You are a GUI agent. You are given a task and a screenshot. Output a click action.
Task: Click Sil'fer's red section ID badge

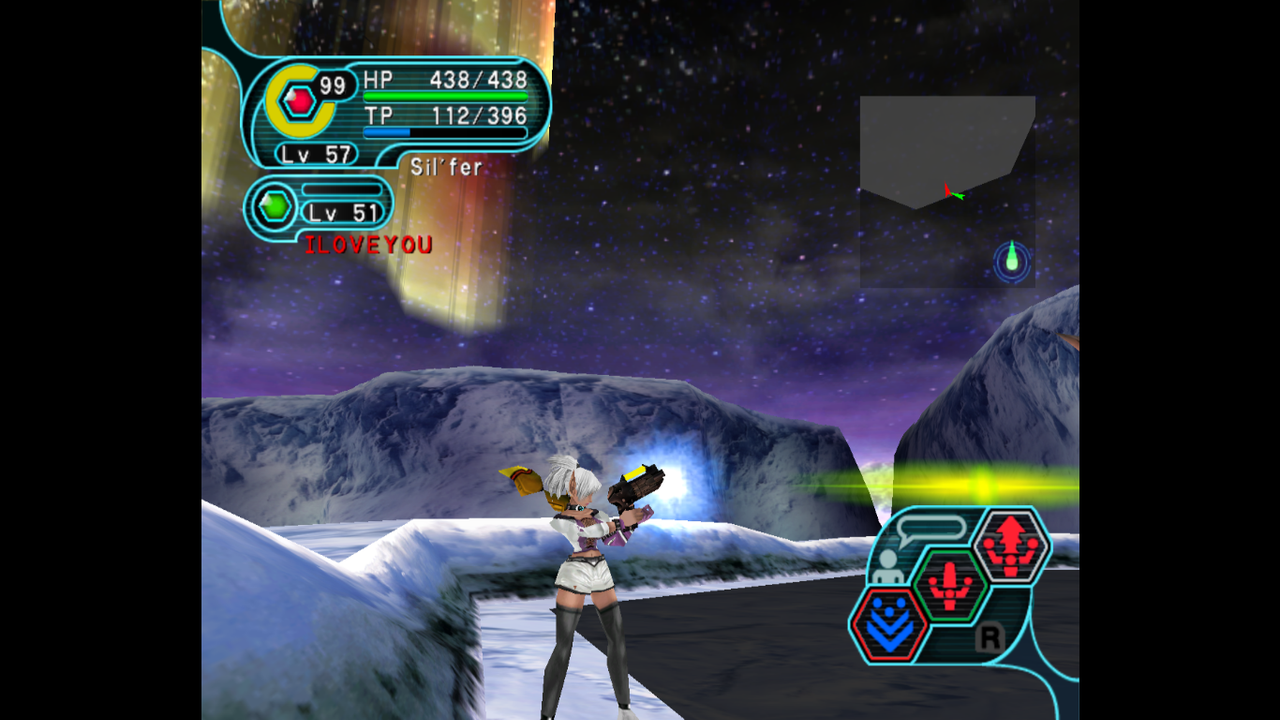(x=298, y=101)
